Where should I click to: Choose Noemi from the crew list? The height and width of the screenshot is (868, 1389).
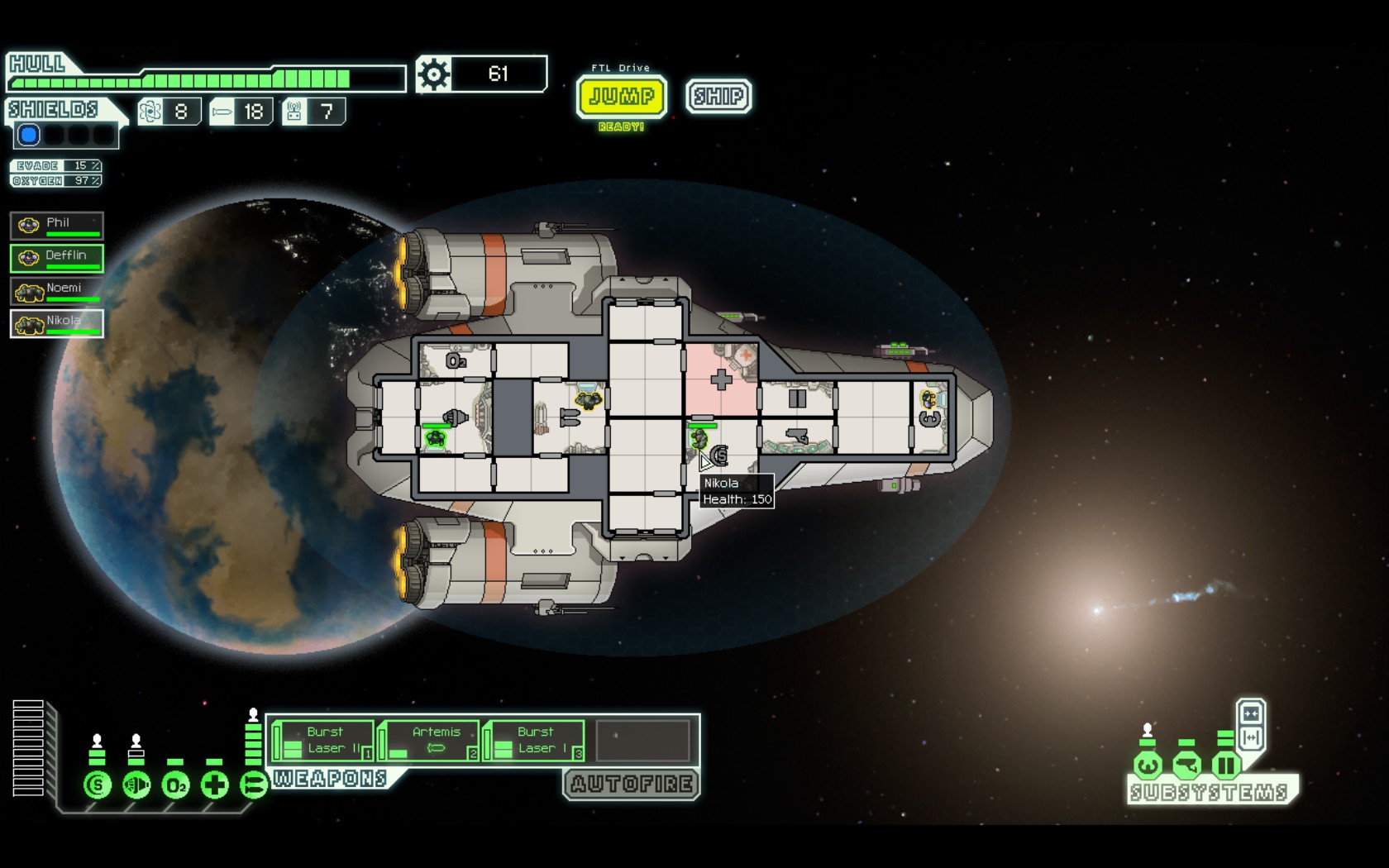[x=57, y=291]
